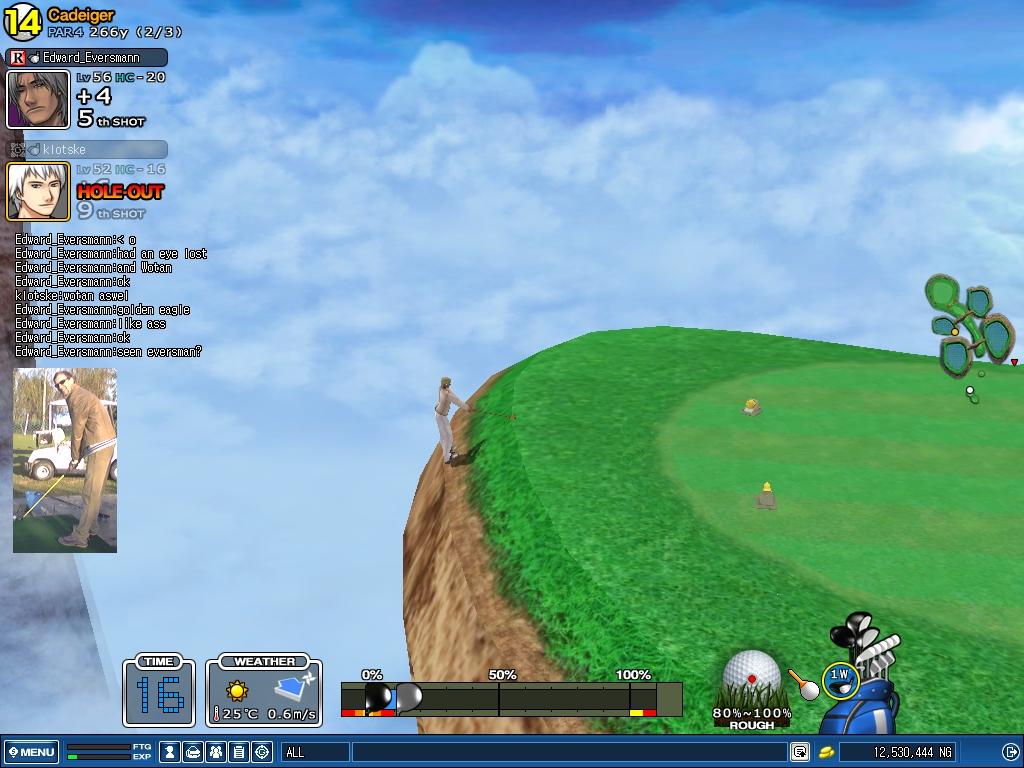
Task: Open the notepad list icon
Action: pos(239,752)
